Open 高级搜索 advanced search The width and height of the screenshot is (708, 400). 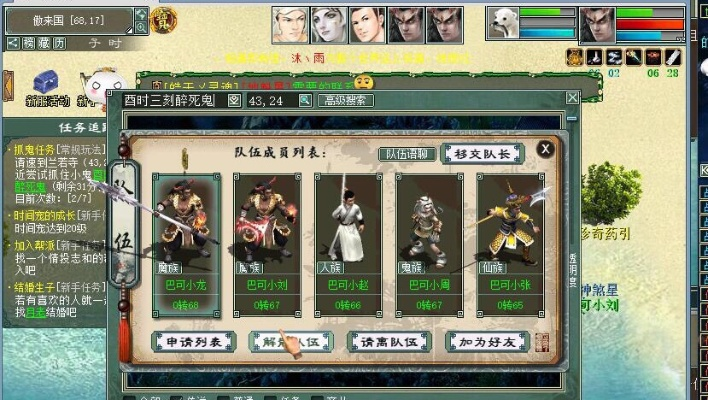[346, 100]
